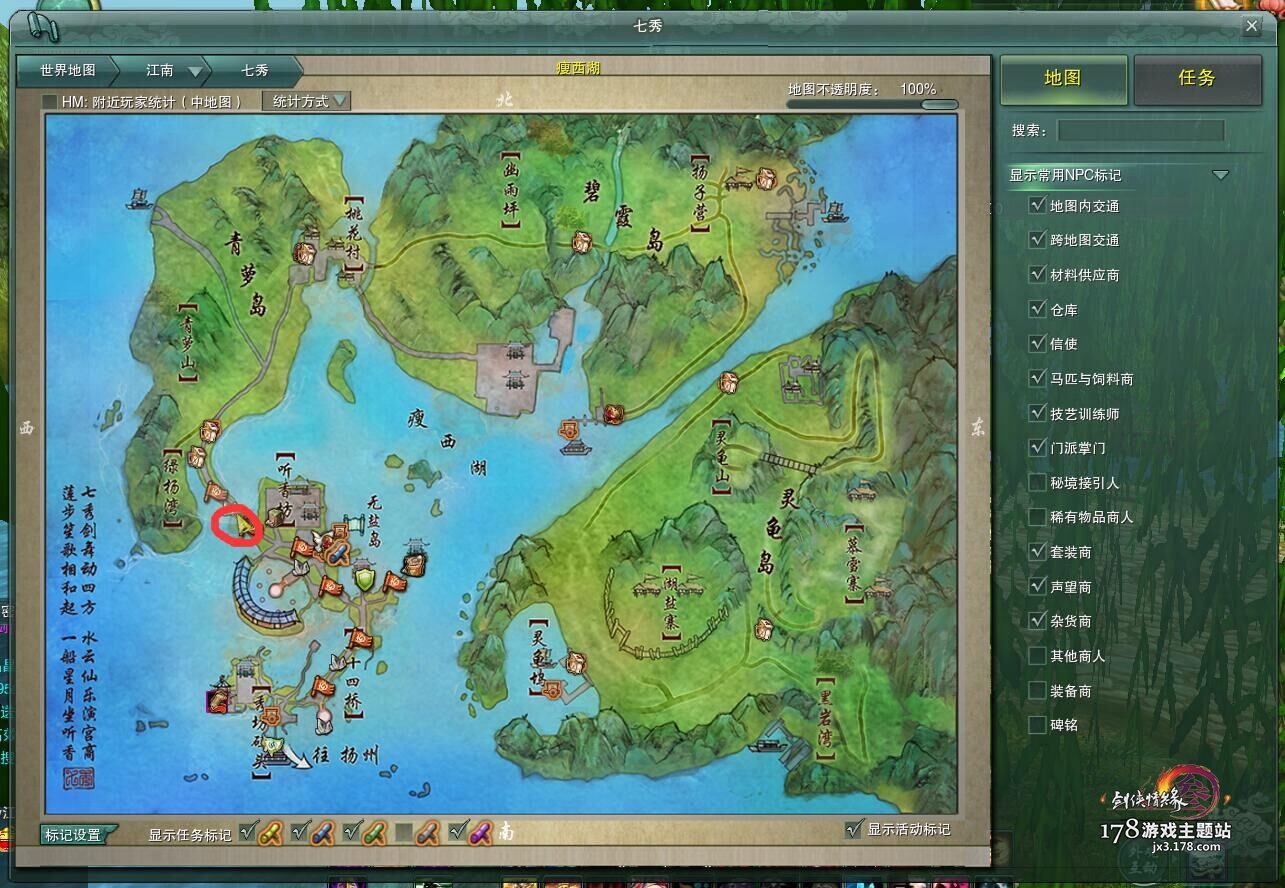Select the 地图 tab
This screenshot has height=888, width=1285.
click(x=1062, y=78)
